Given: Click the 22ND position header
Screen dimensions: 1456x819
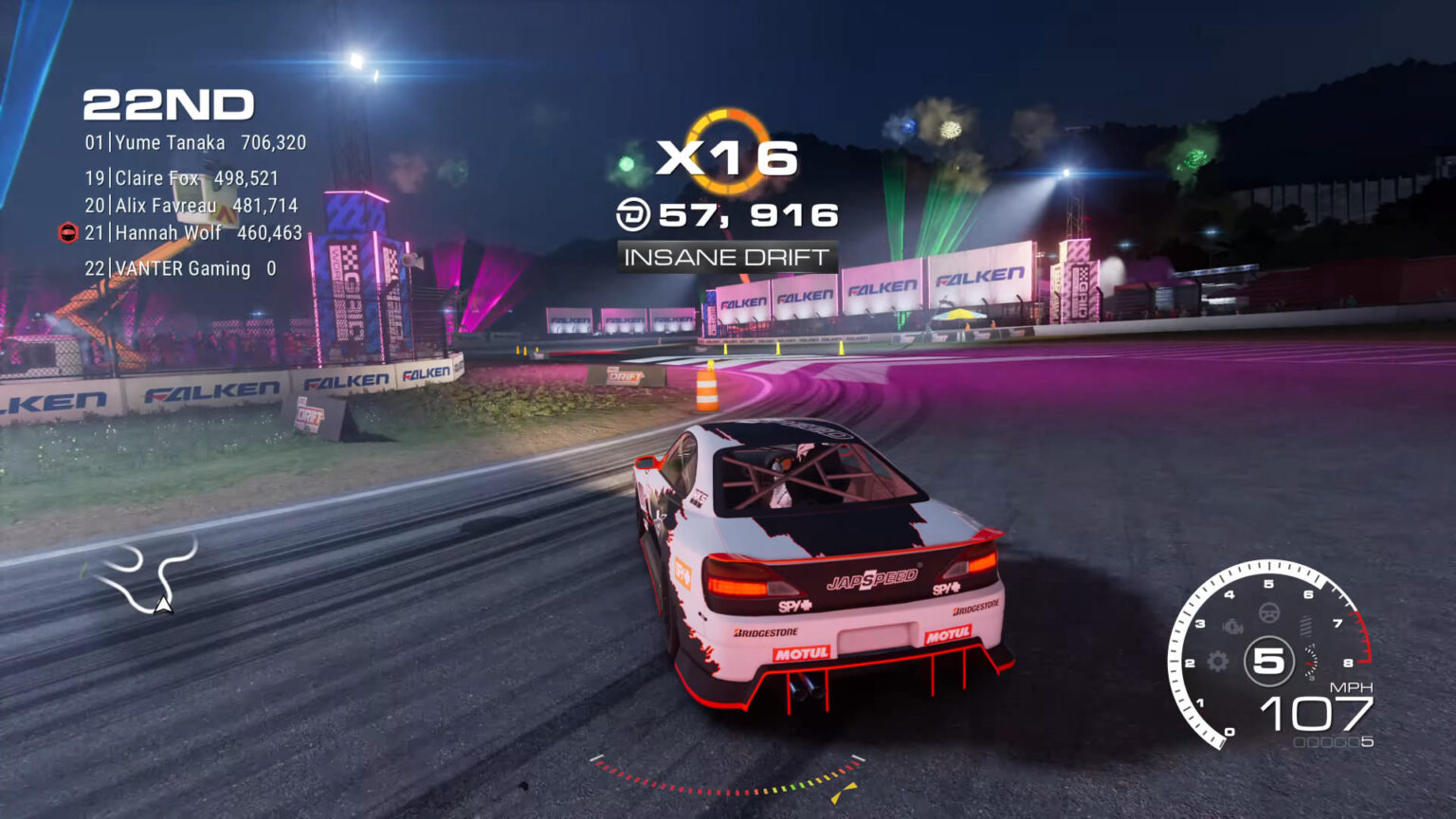Looking at the screenshot, I should tap(169, 104).
